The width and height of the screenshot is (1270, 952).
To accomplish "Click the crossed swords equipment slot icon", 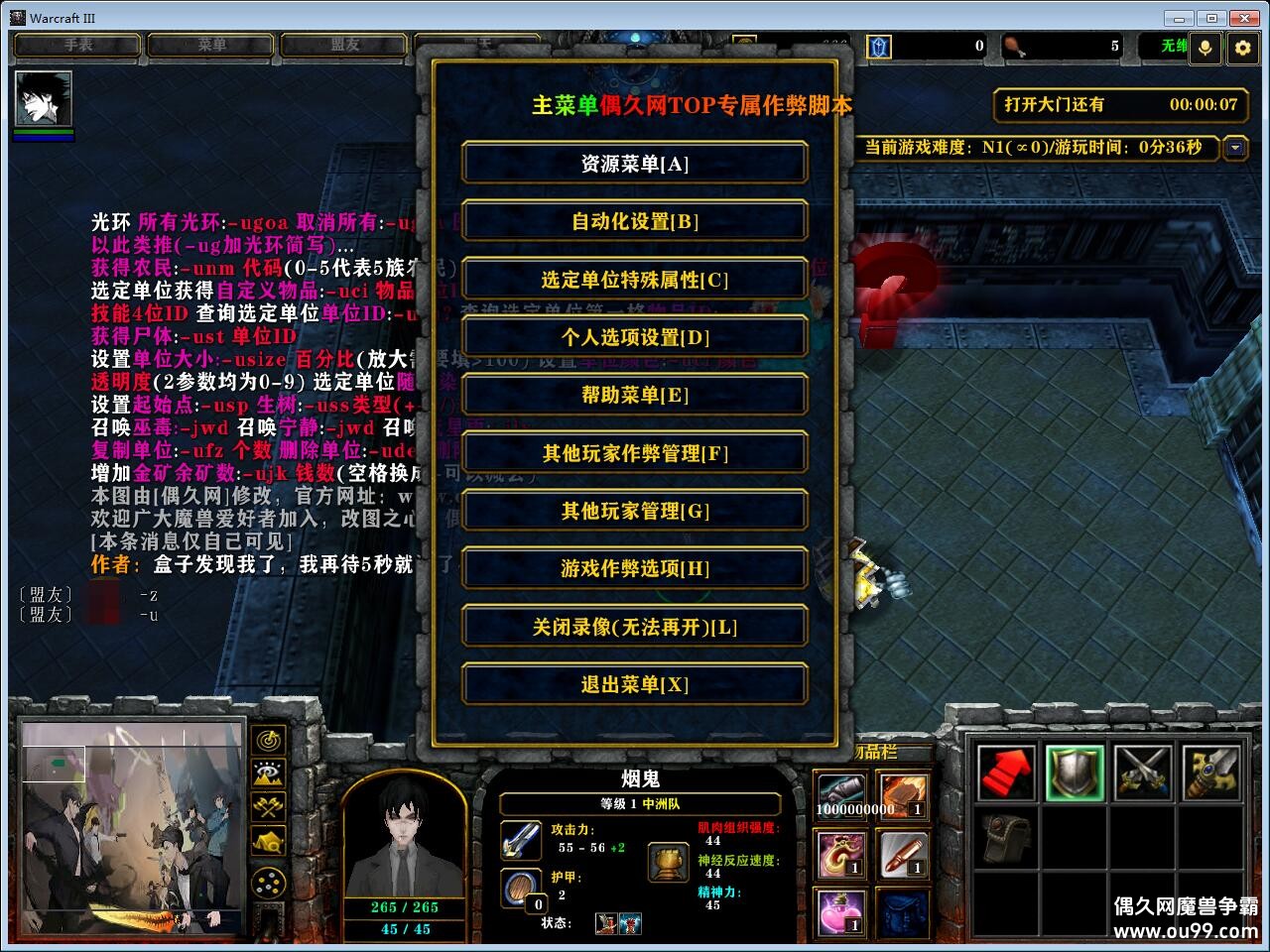I will (1143, 773).
